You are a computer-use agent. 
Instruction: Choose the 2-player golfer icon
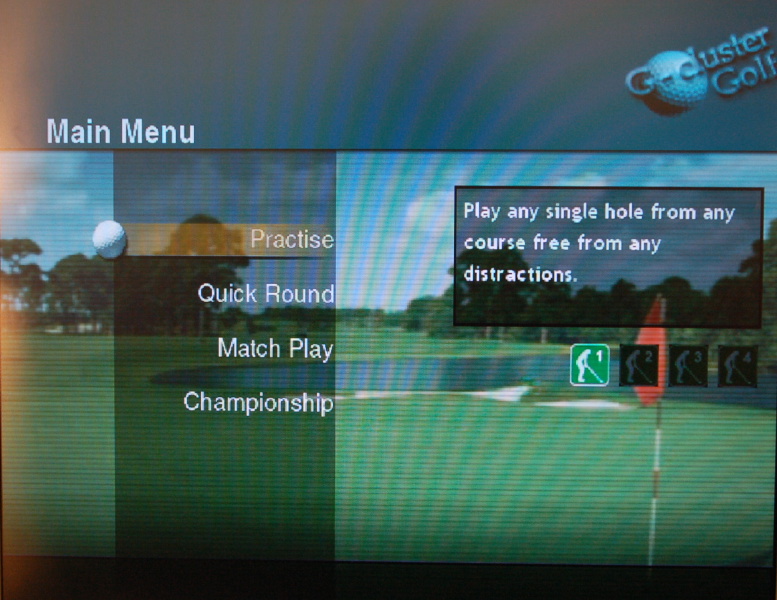click(639, 366)
